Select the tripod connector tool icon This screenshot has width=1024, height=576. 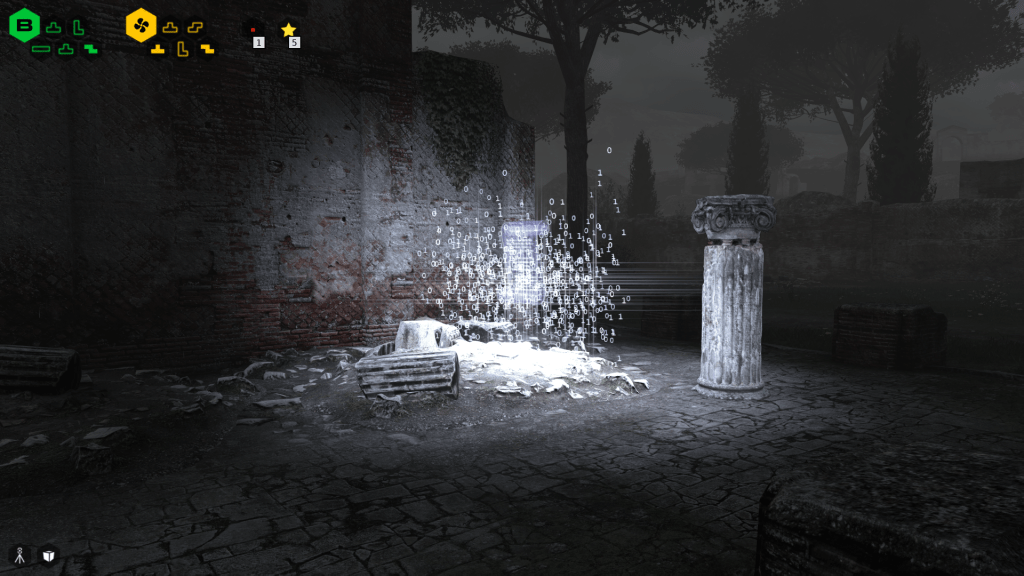(x=19, y=555)
